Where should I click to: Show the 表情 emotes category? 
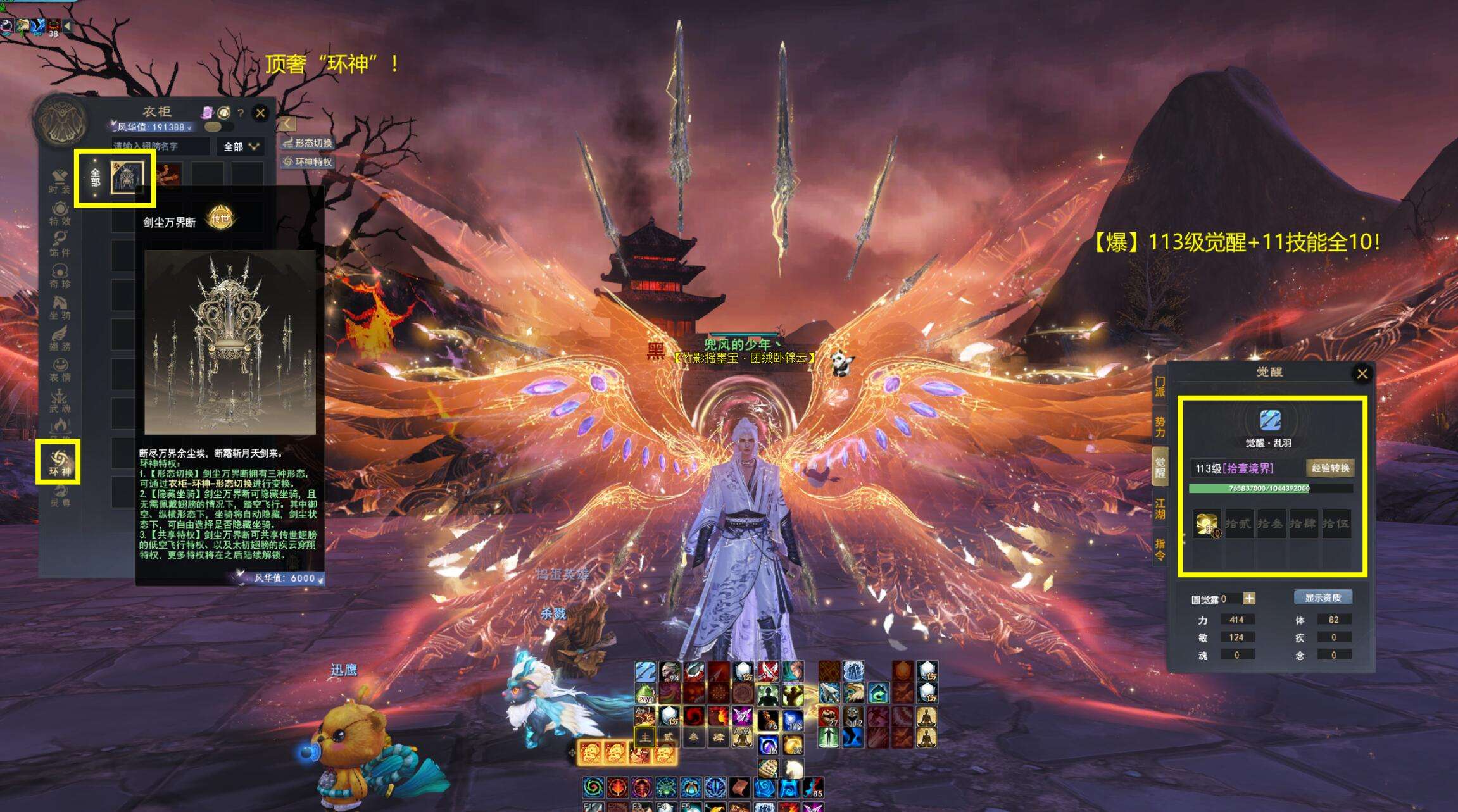coord(60,370)
